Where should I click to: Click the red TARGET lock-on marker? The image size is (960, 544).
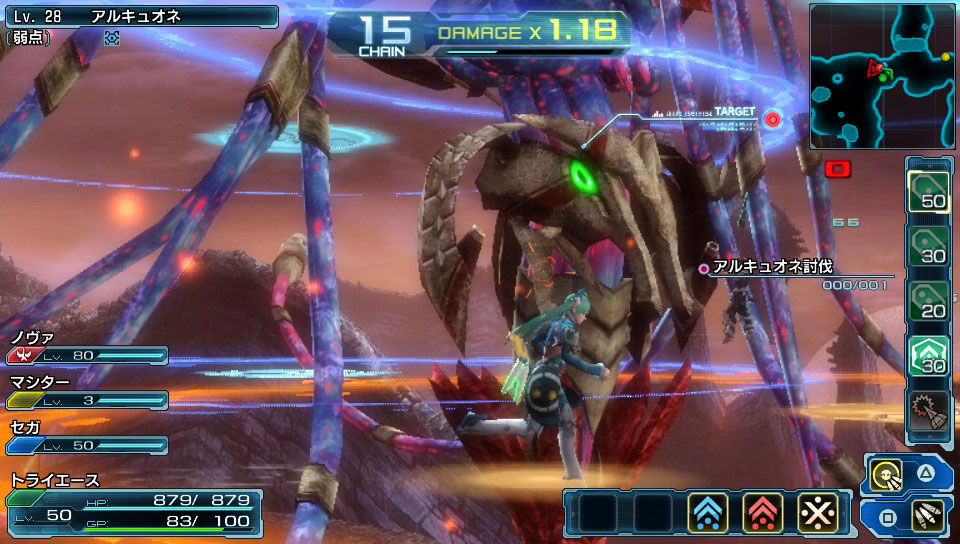click(772, 119)
